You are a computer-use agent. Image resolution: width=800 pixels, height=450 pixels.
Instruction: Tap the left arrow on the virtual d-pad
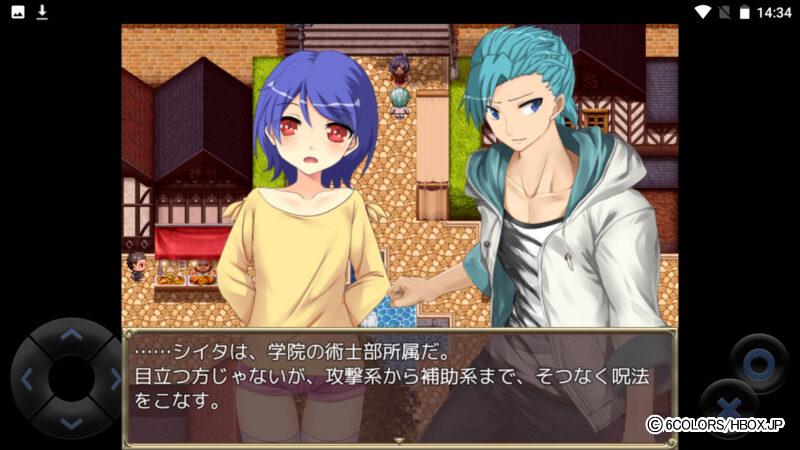27,379
